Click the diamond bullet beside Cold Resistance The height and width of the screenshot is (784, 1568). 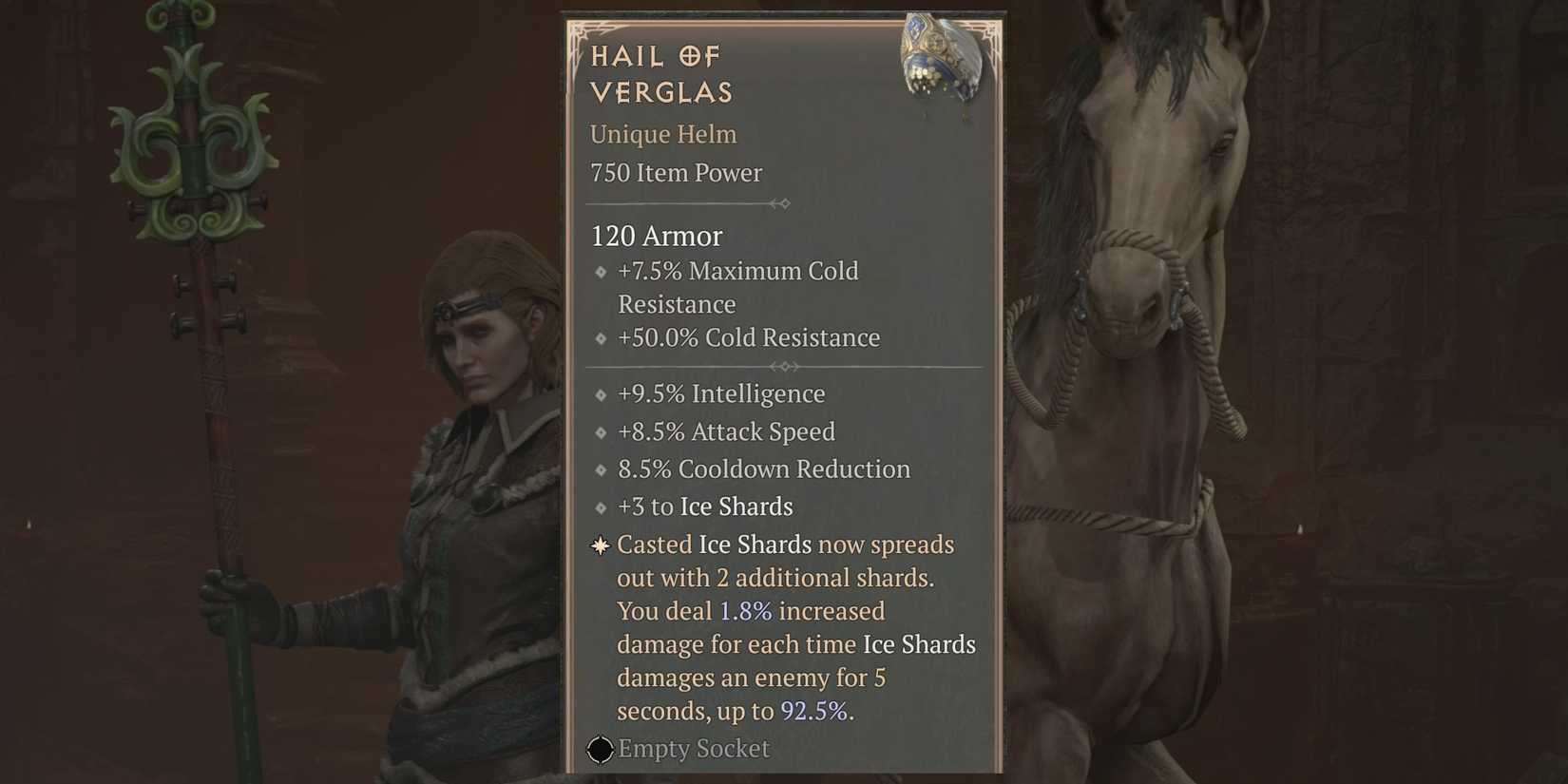(x=601, y=338)
